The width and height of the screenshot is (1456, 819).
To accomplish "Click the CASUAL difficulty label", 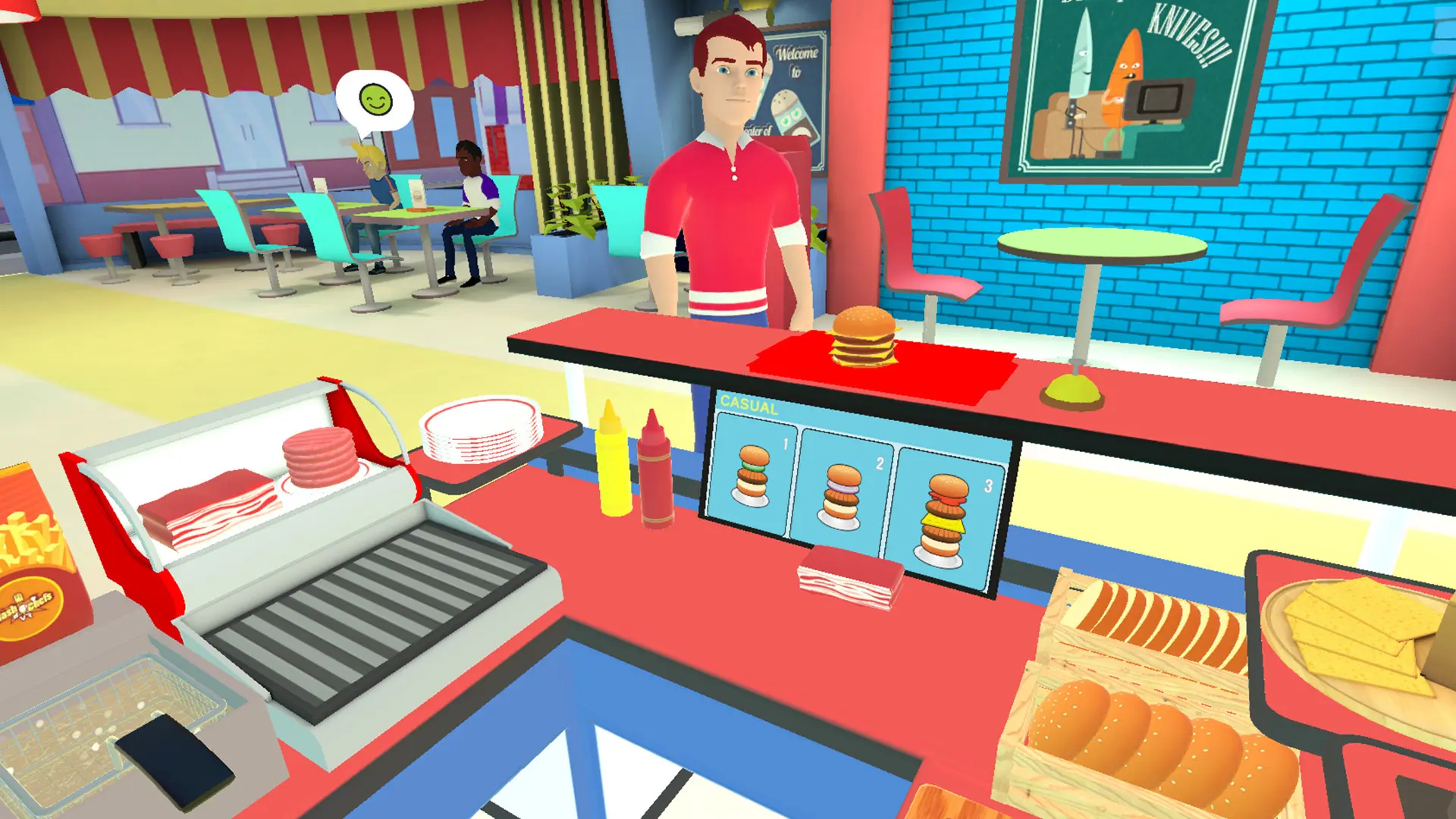I will 747,405.
